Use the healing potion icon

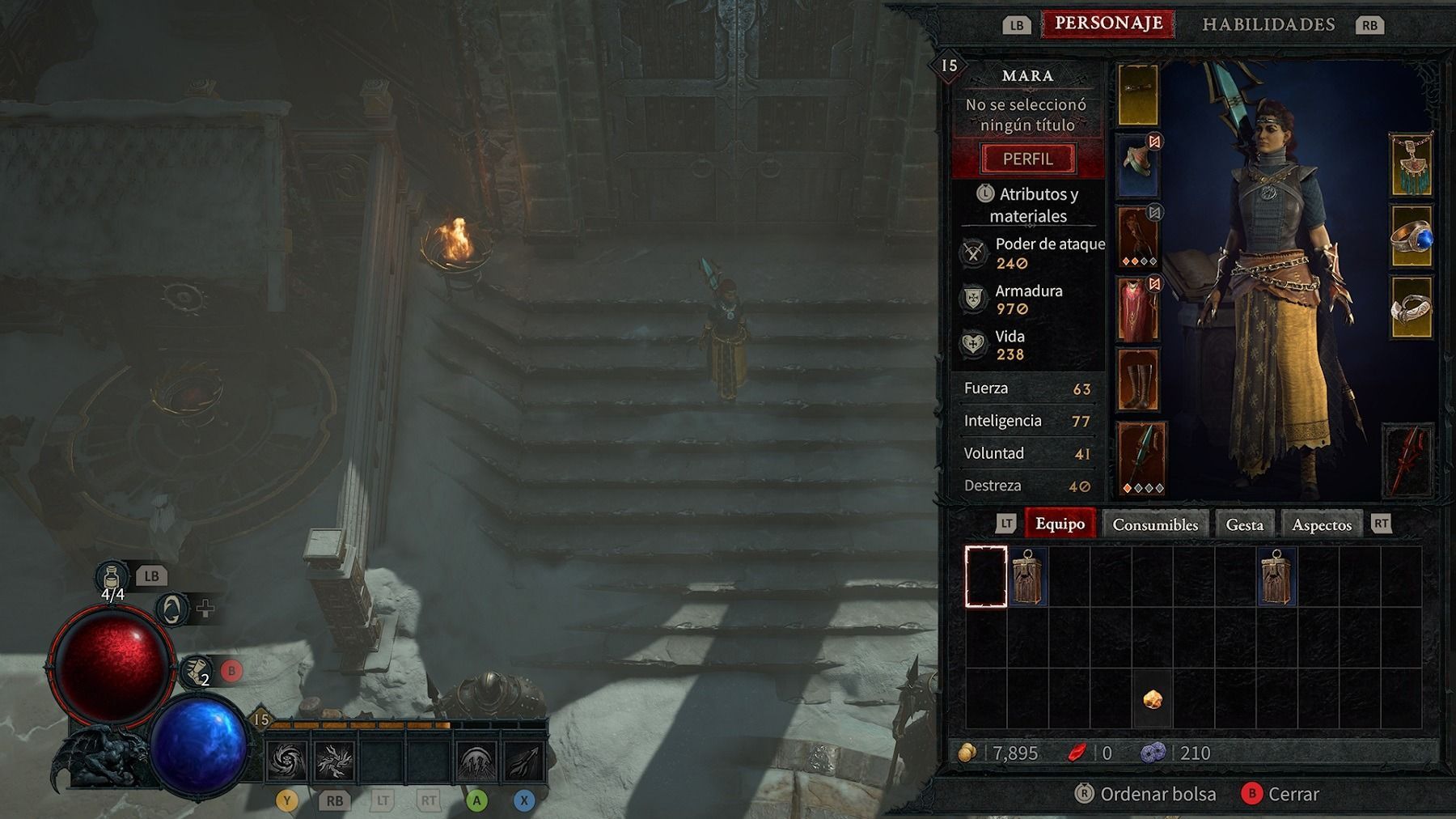(112, 578)
